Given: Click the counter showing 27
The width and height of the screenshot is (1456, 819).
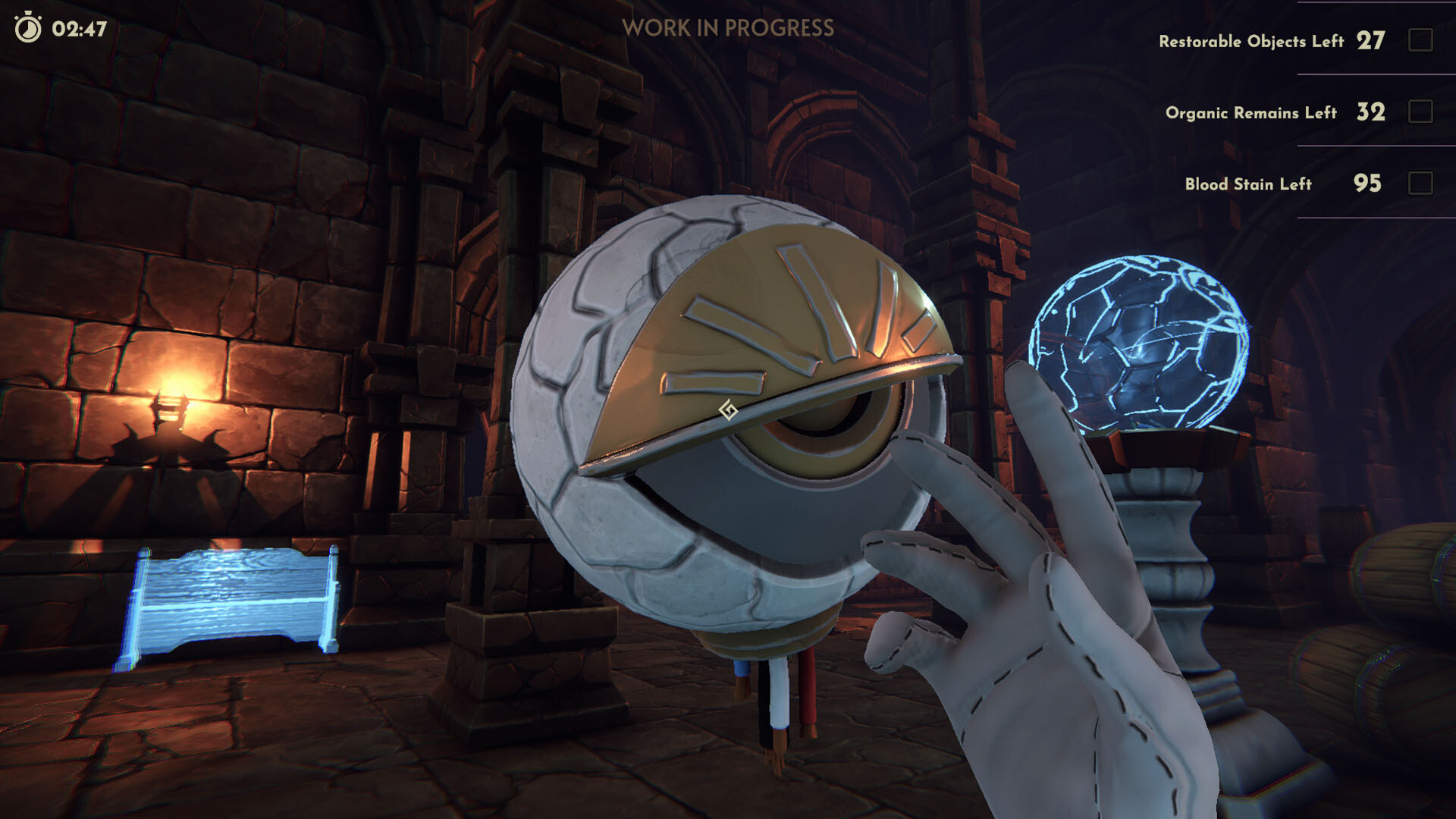Looking at the screenshot, I should [1369, 42].
